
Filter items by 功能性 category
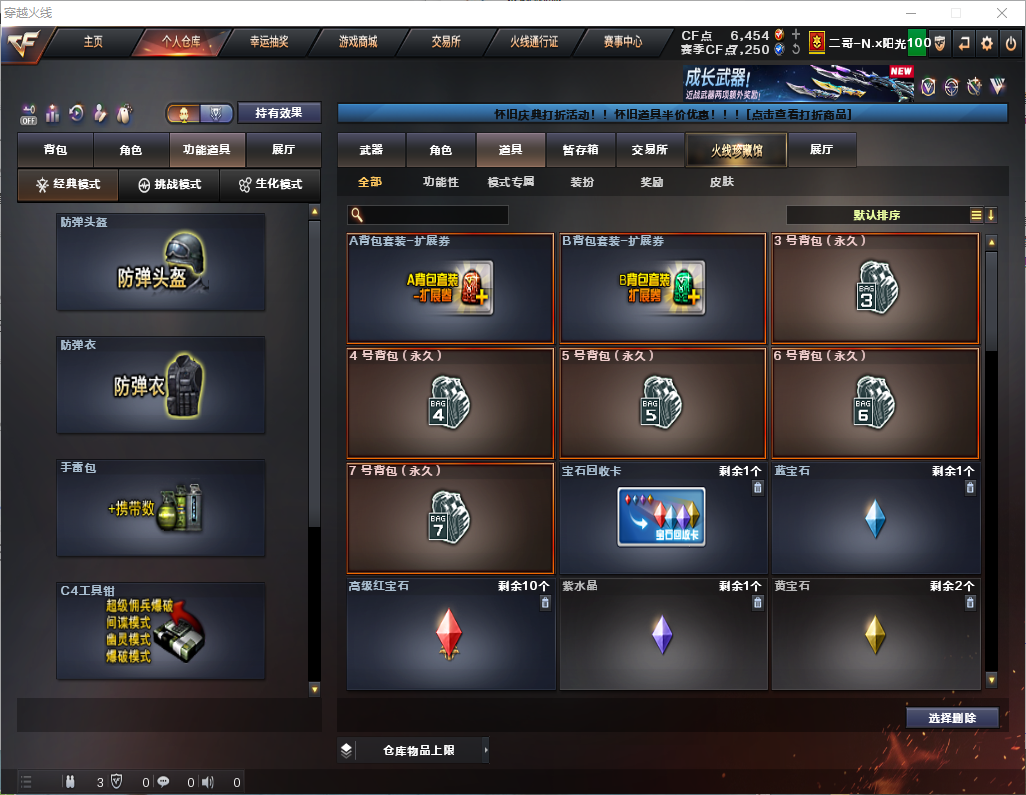coord(440,182)
